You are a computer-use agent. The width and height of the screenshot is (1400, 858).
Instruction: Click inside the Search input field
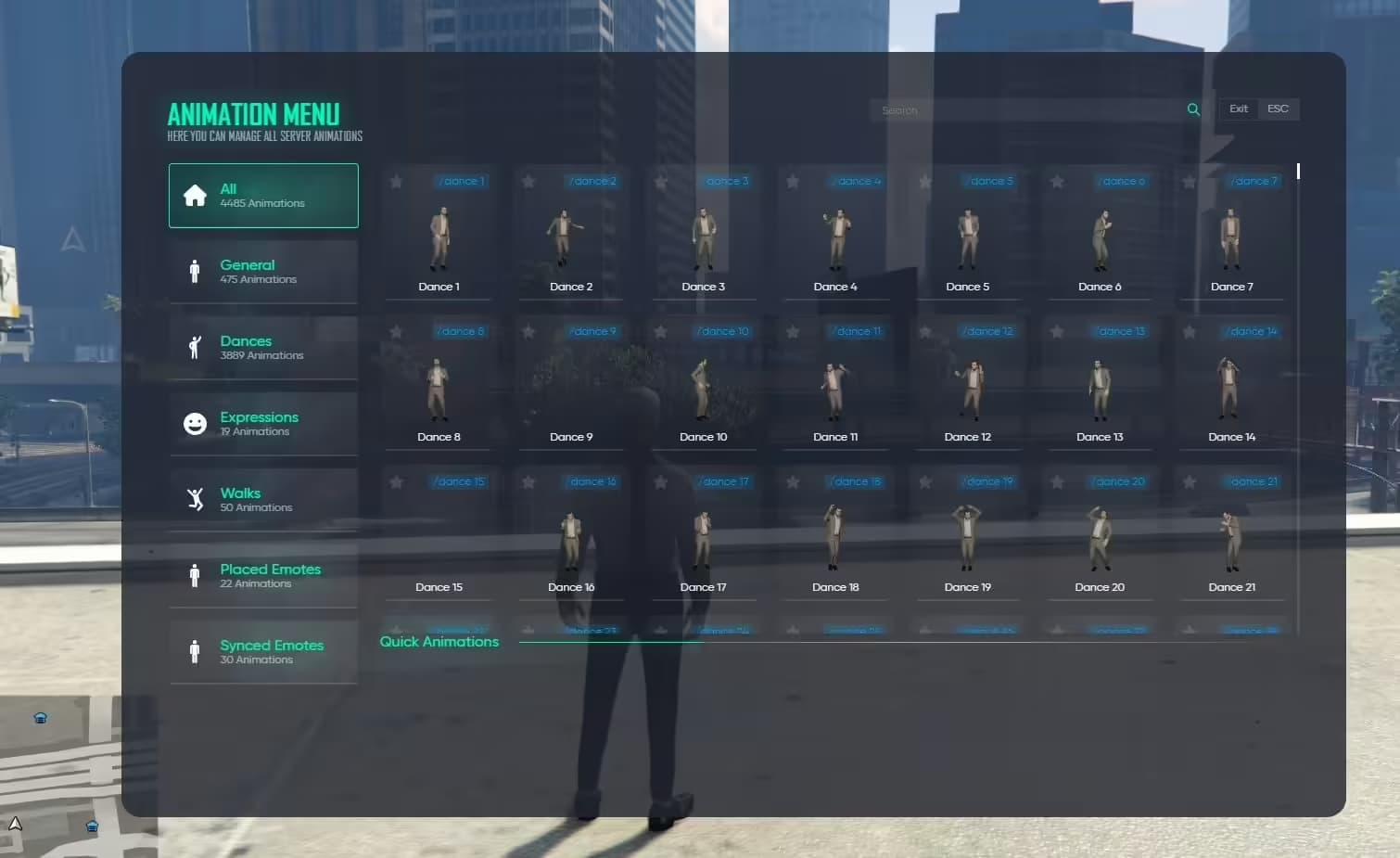[1020, 109]
